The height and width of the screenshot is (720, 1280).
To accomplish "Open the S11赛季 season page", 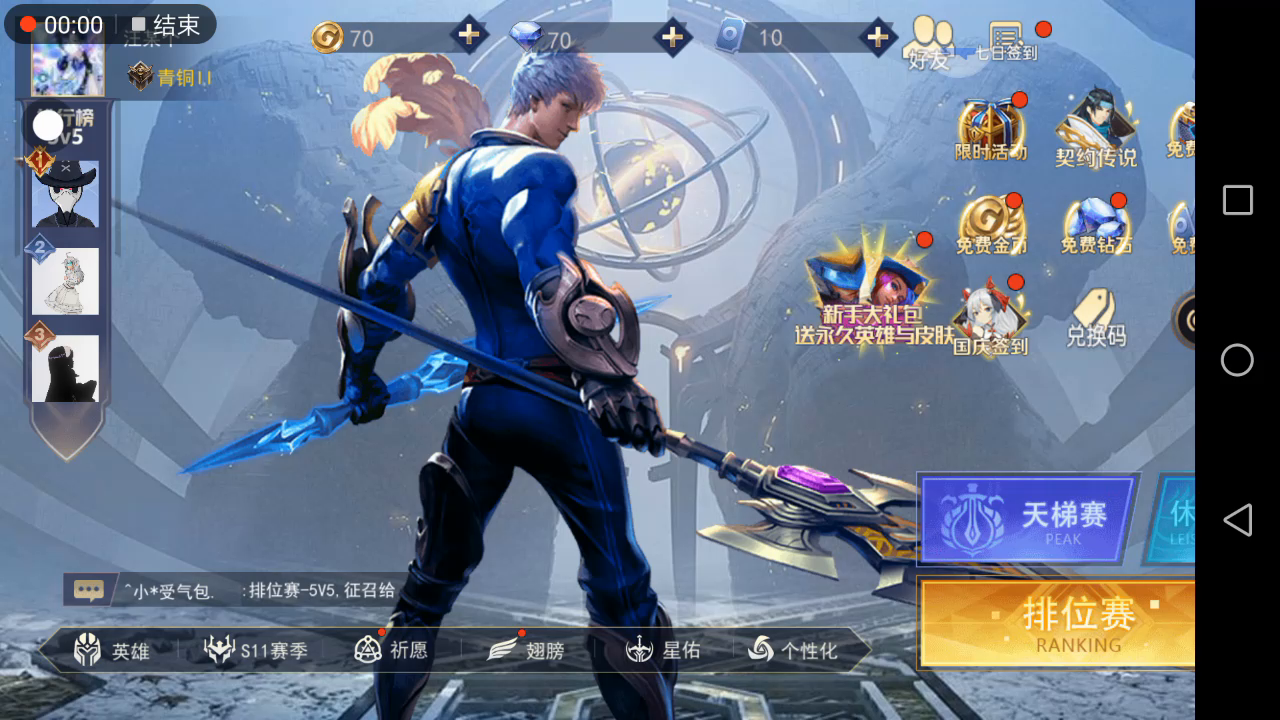I will coord(256,651).
